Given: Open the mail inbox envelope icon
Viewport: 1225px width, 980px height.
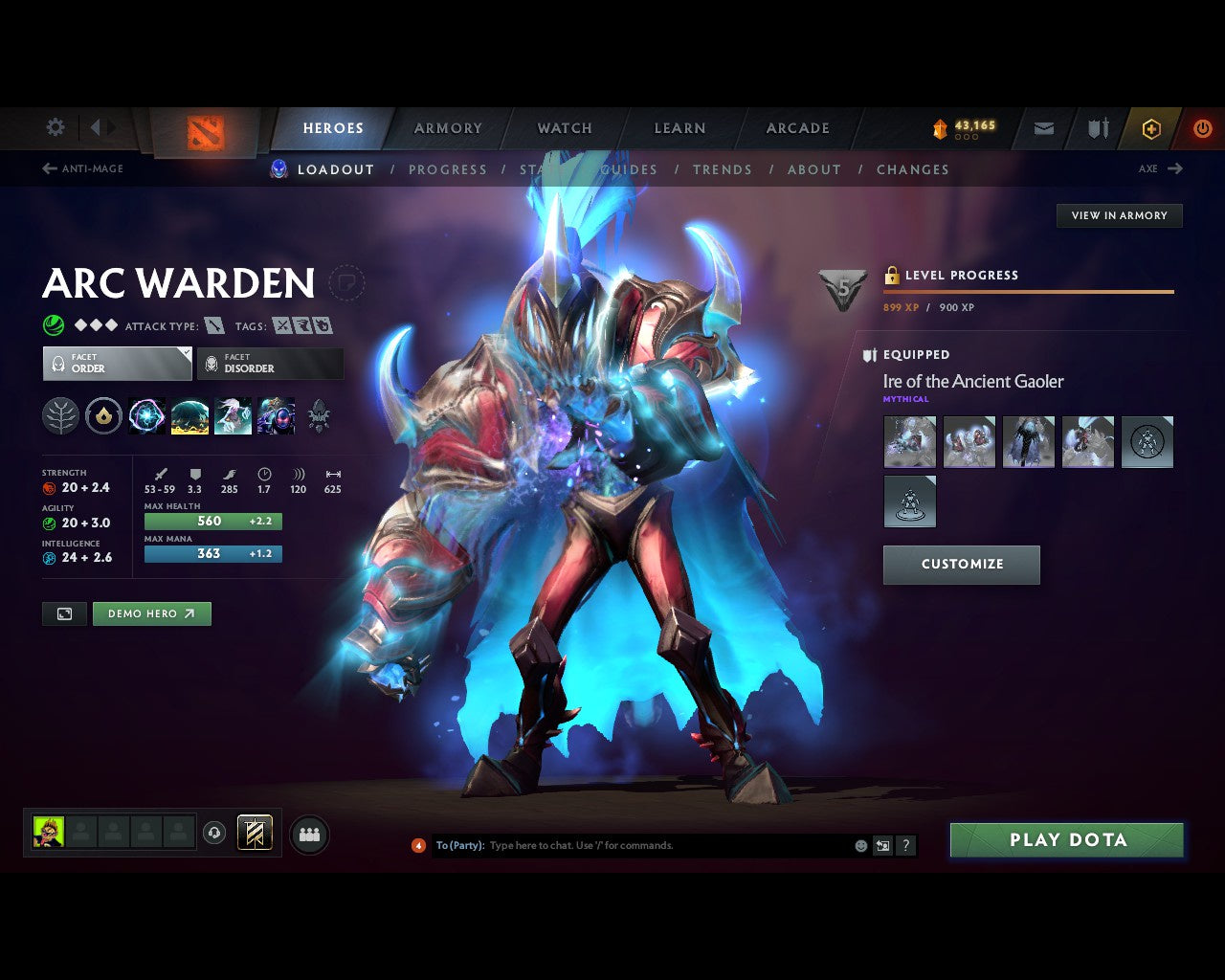Looking at the screenshot, I should pyautogui.click(x=1043, y=127).
